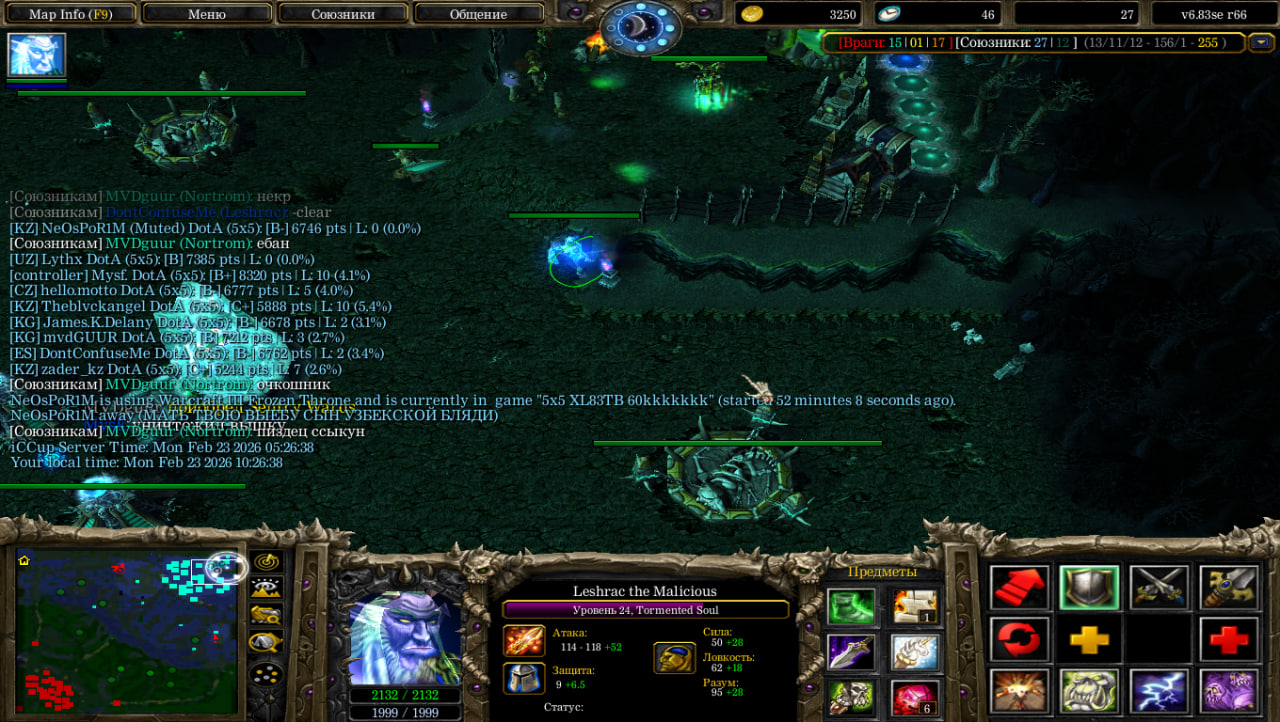
Task: Select the purple dagger item
Action: click(851, 652)
